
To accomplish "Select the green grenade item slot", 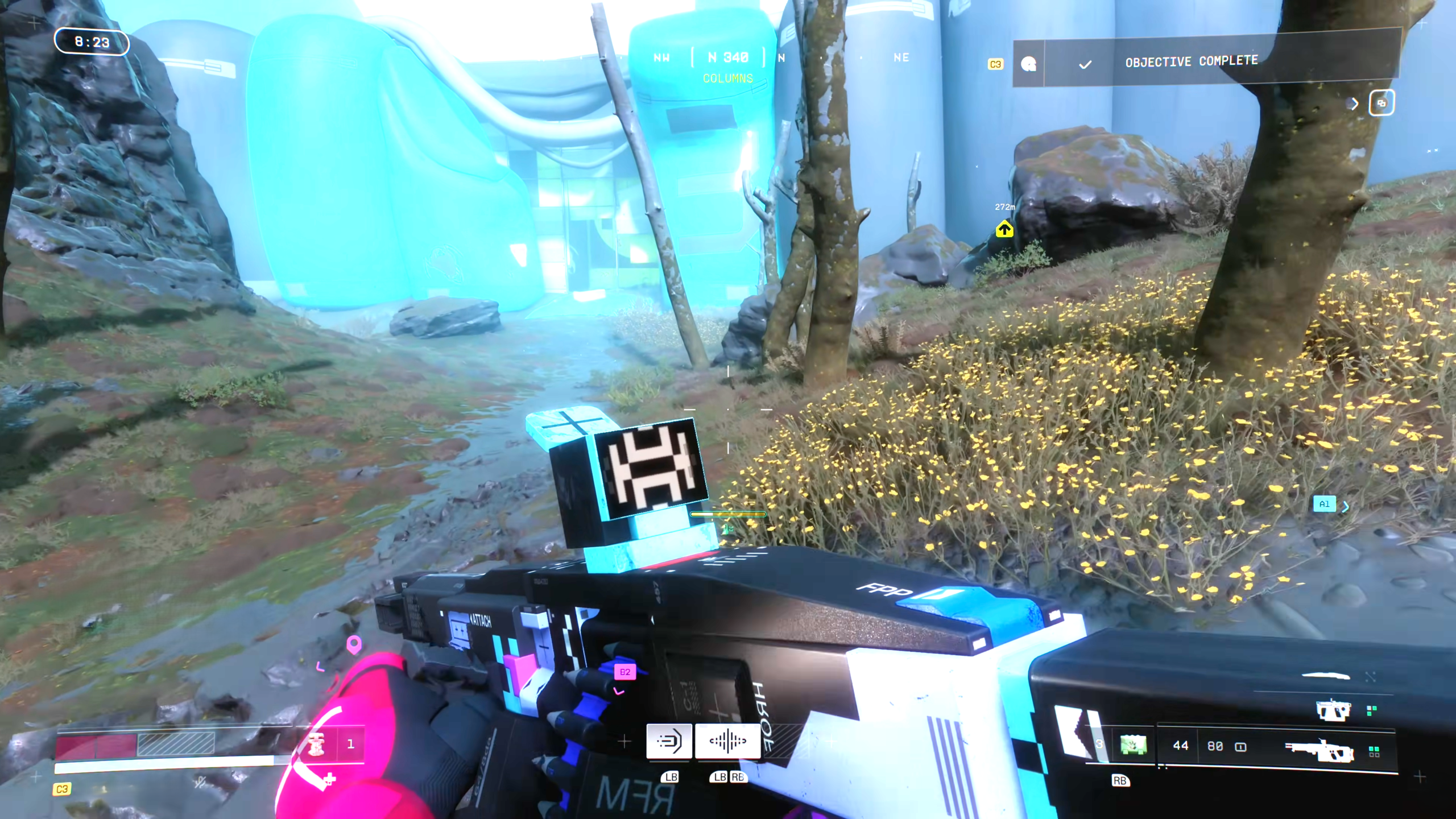I will pos(1133,745).
